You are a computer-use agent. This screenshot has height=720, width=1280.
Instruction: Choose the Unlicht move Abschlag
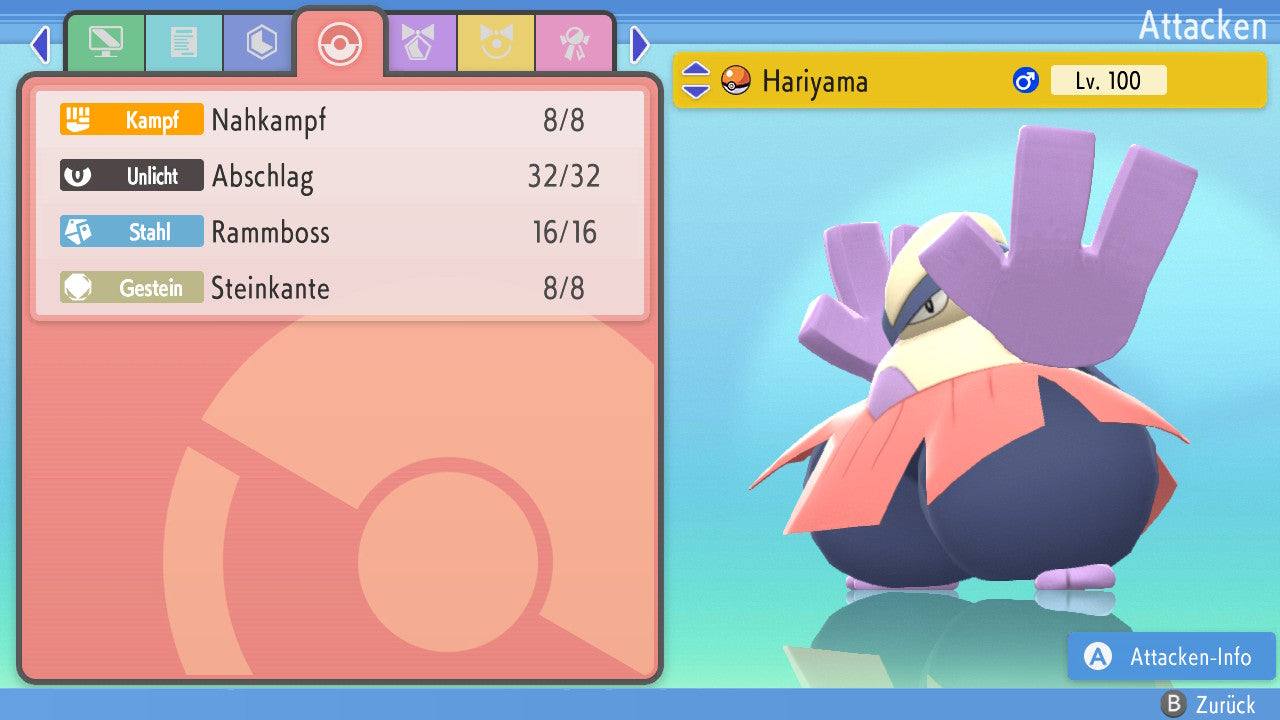(x=340, y=176)
